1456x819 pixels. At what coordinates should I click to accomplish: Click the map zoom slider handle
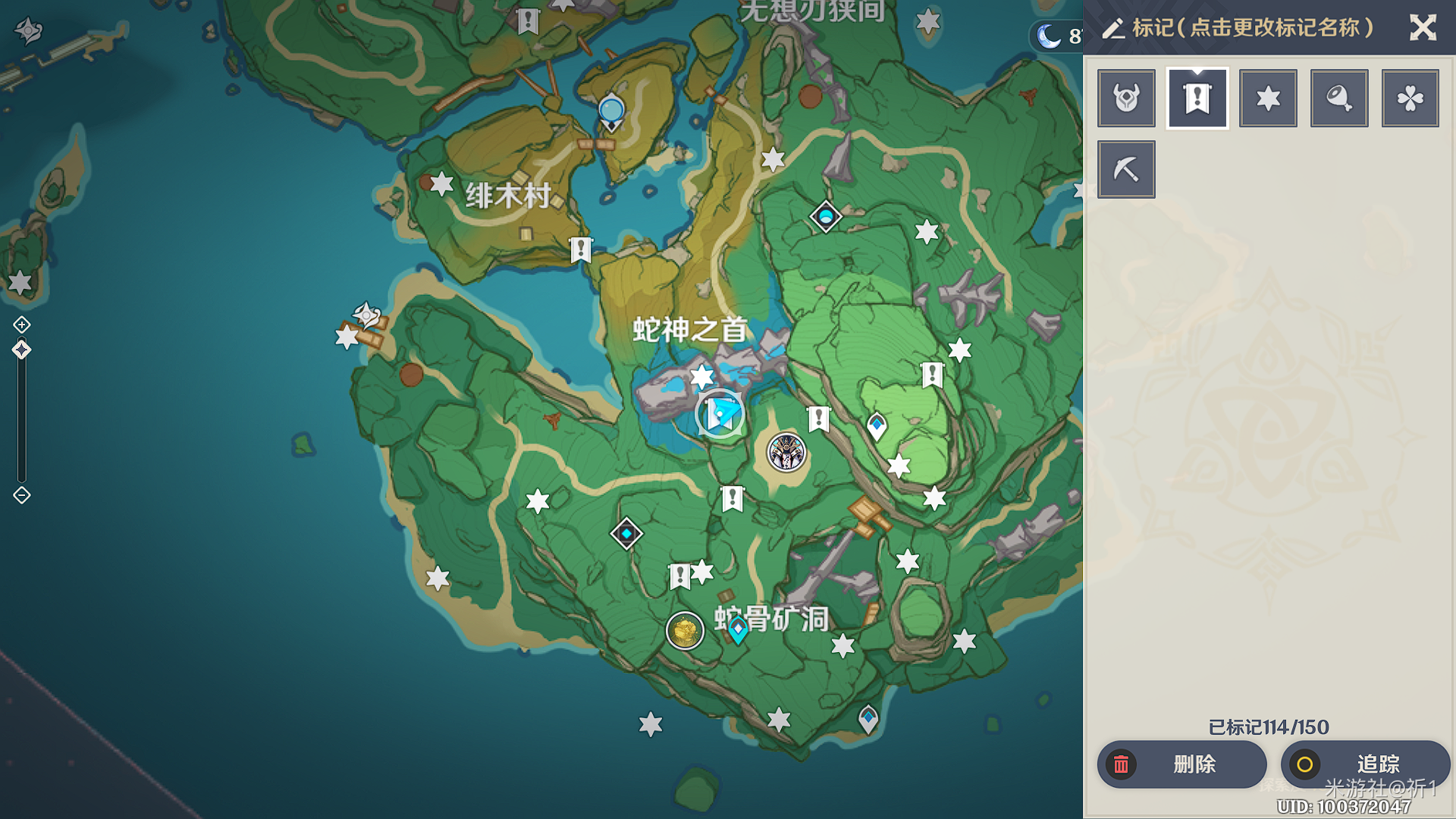22,350
